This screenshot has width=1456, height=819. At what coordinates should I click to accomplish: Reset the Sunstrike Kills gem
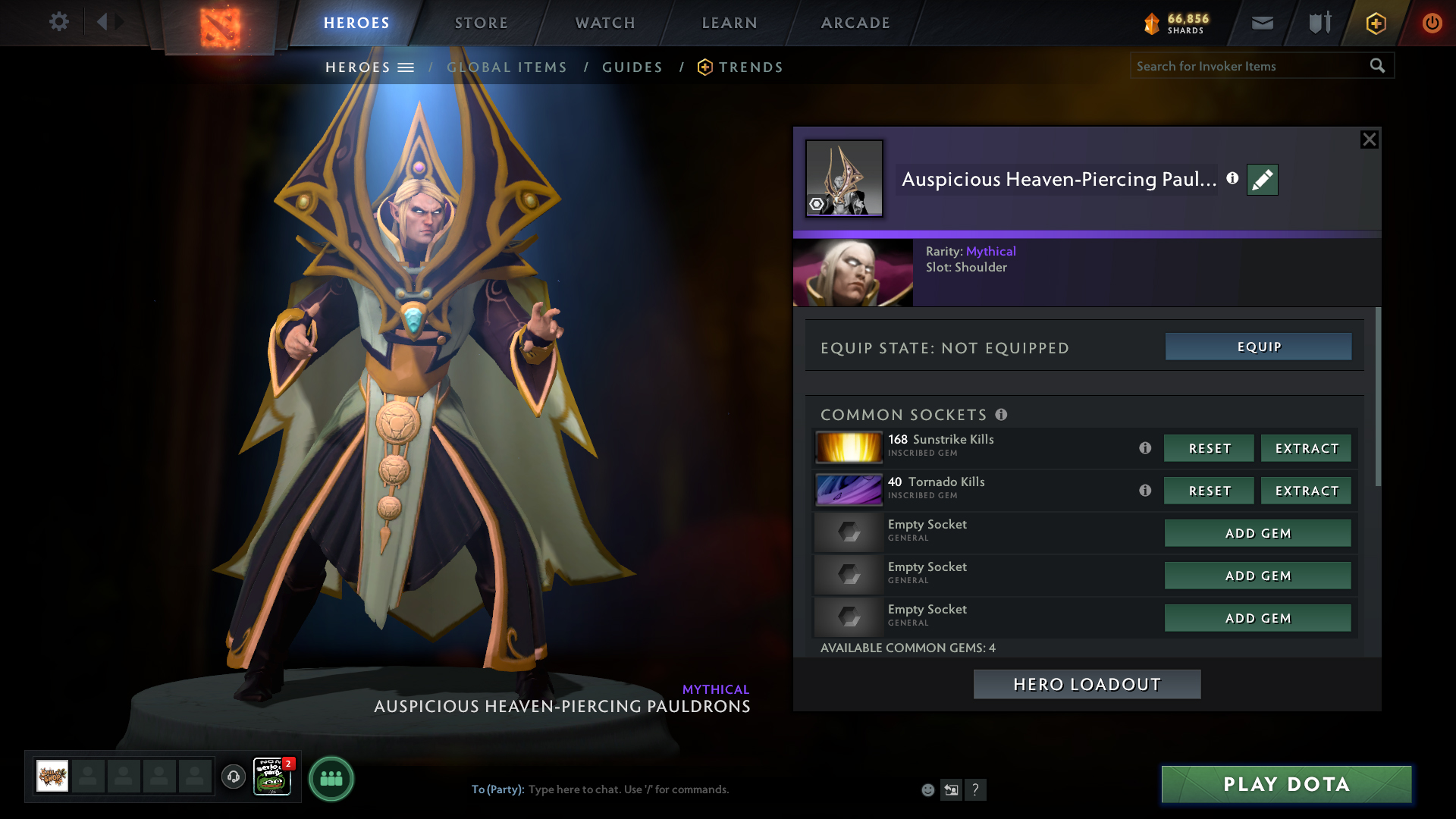[x=1209, y=448]
